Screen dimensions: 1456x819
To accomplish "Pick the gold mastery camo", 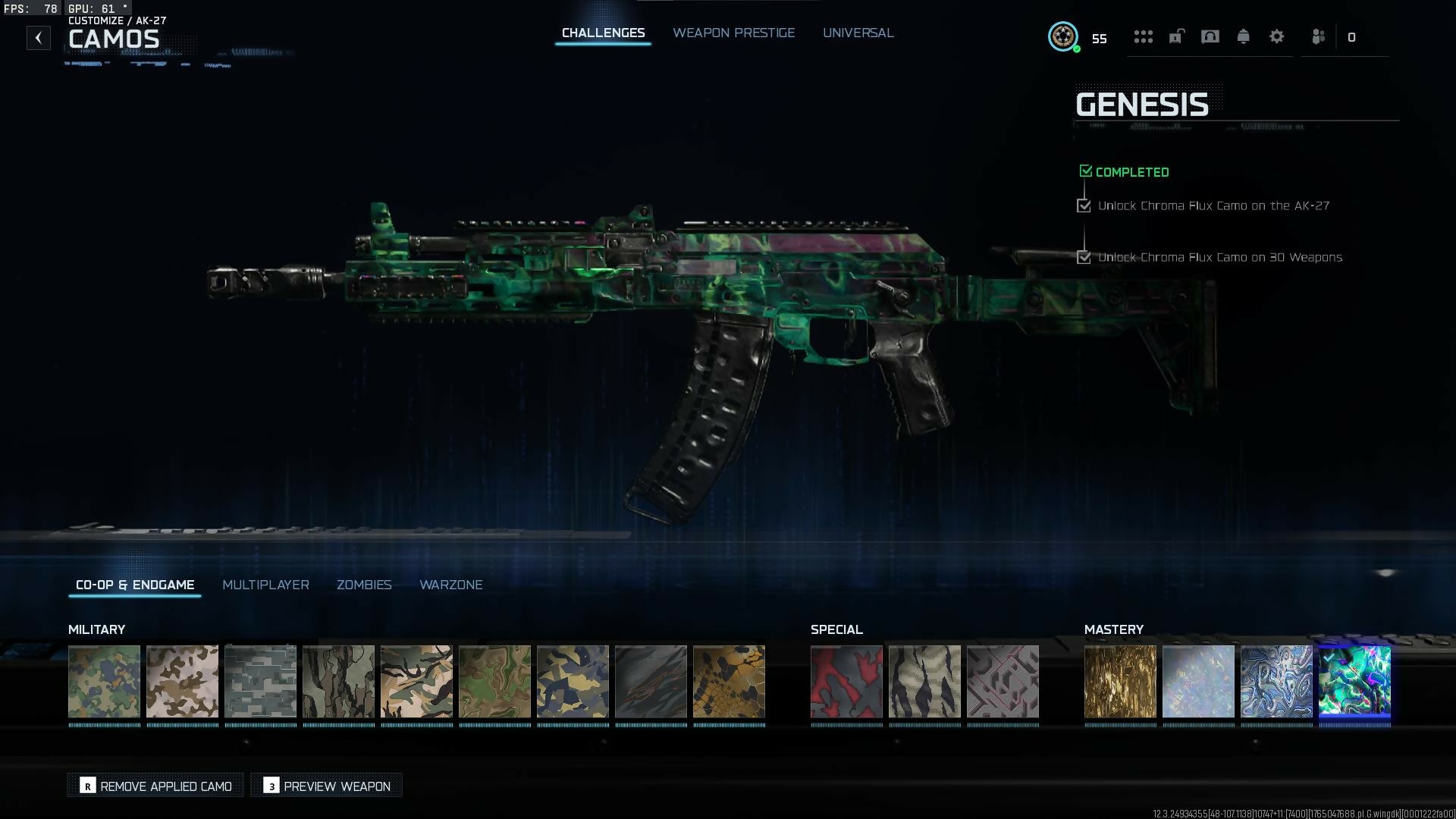I will [x=1120, y=681].
